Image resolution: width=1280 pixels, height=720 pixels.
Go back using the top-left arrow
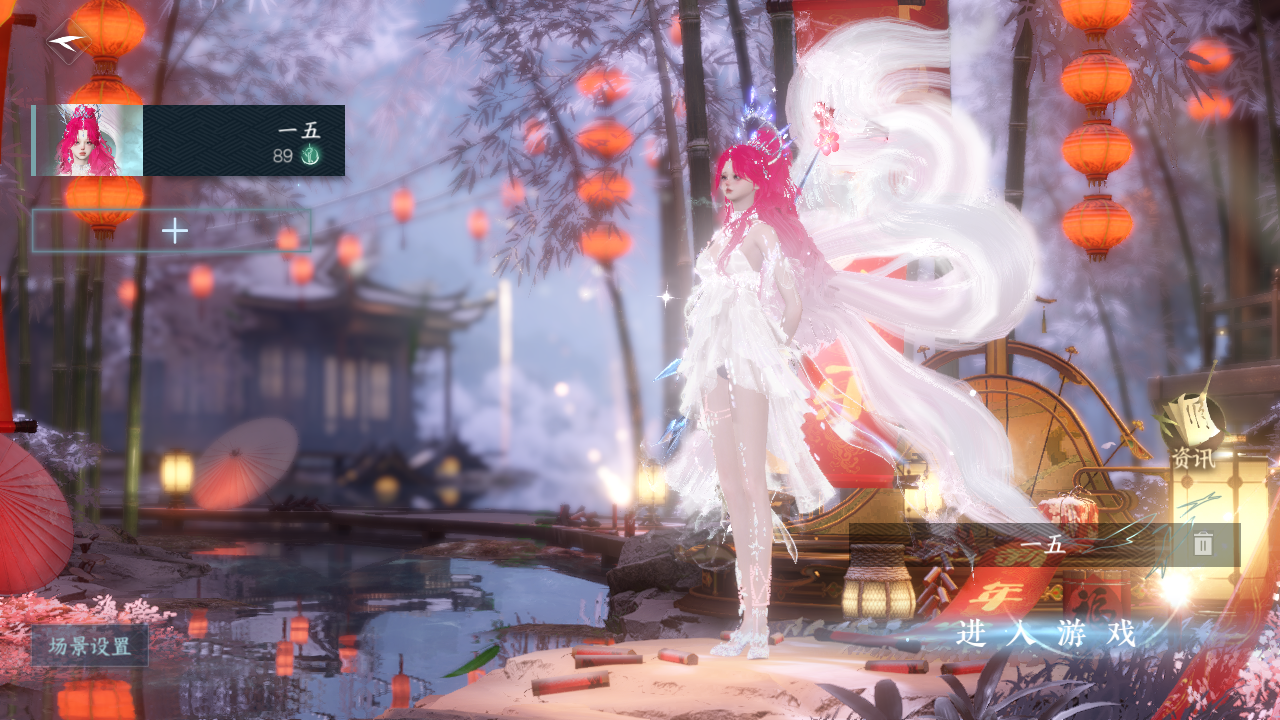pyautogui.click(x=66, y=42)
